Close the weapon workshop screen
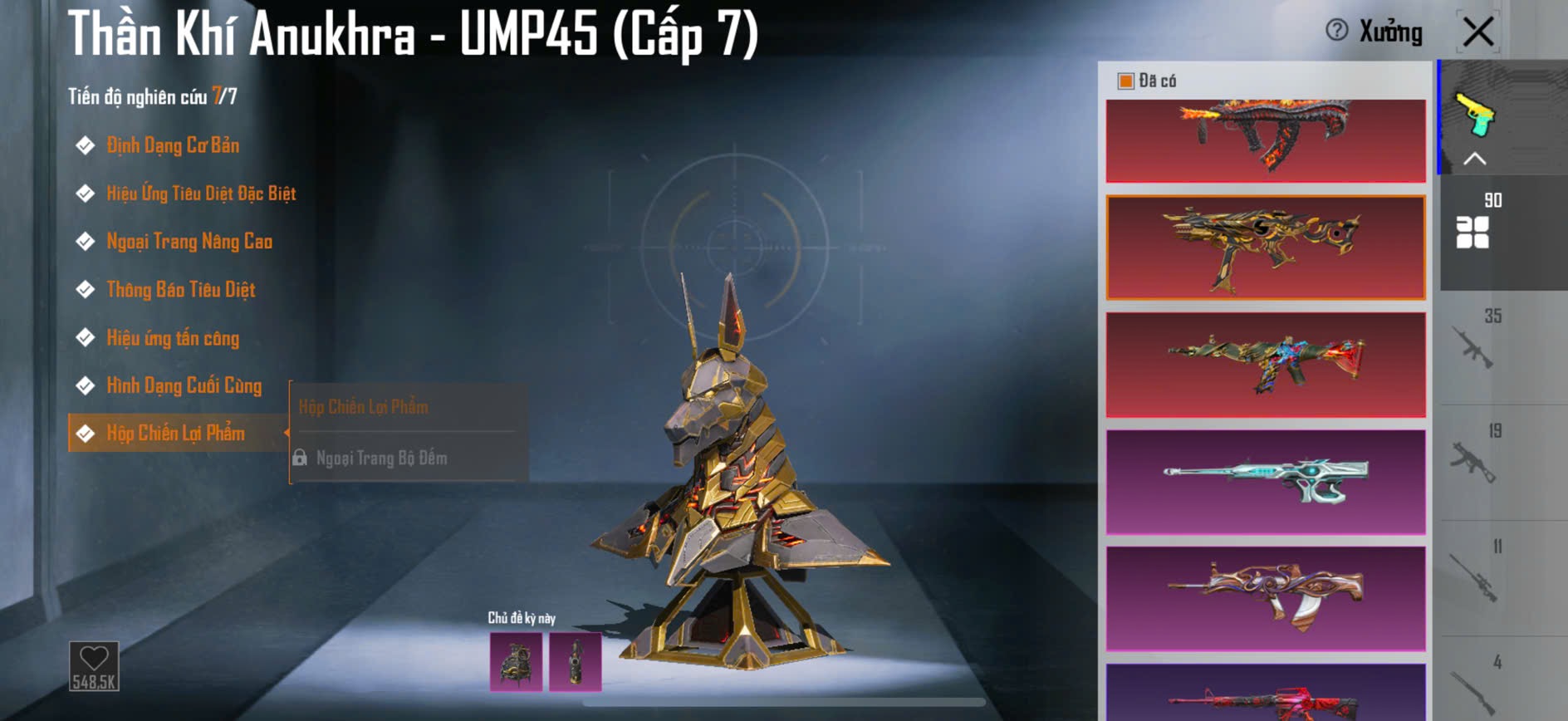Viewport: 1568px width, 721px height. (x=1478, y=32)
